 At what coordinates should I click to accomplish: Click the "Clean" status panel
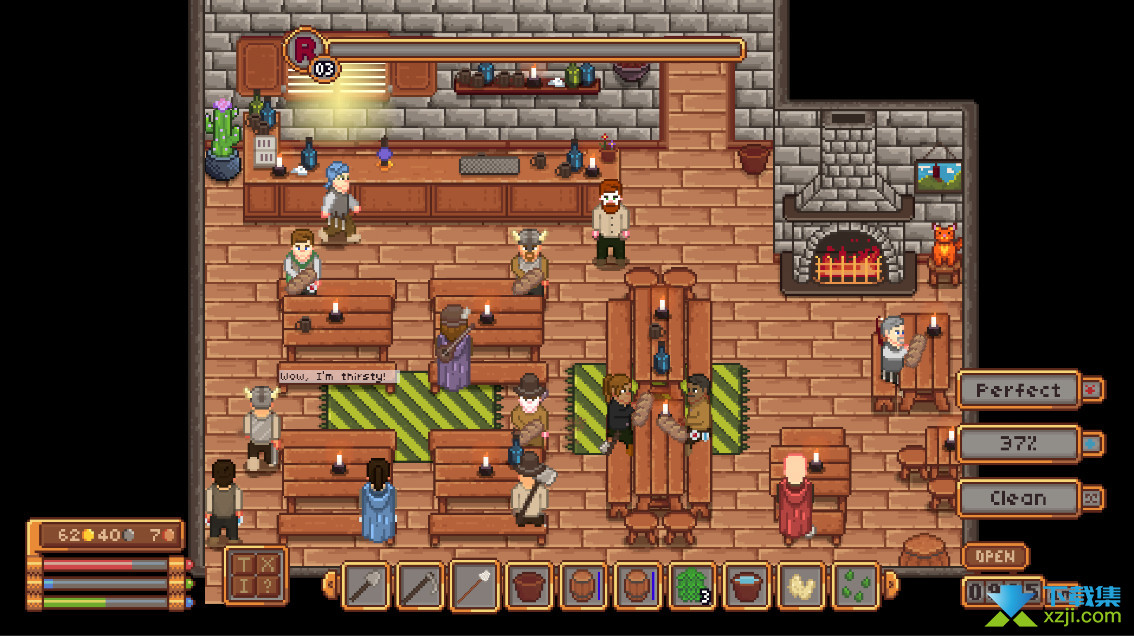pyautogui.click(x=1018, y=498)
